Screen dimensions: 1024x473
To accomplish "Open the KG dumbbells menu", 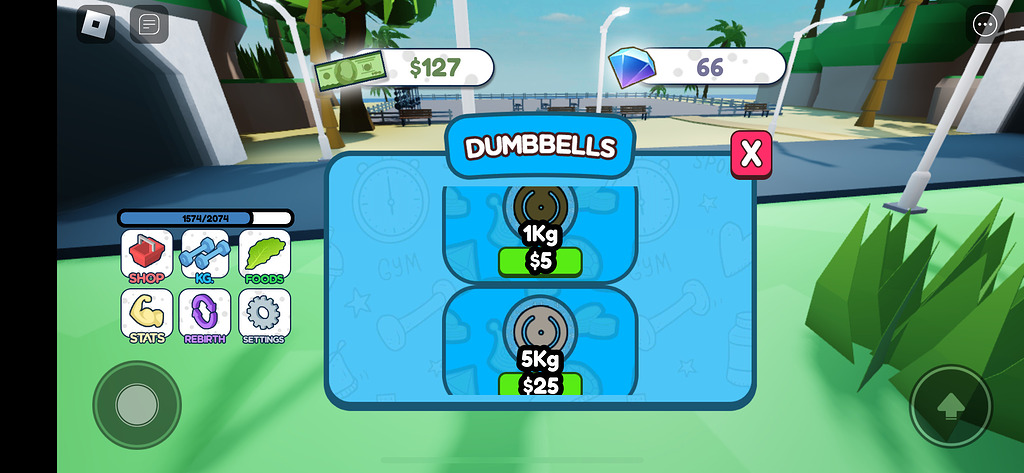I will 205,256.
